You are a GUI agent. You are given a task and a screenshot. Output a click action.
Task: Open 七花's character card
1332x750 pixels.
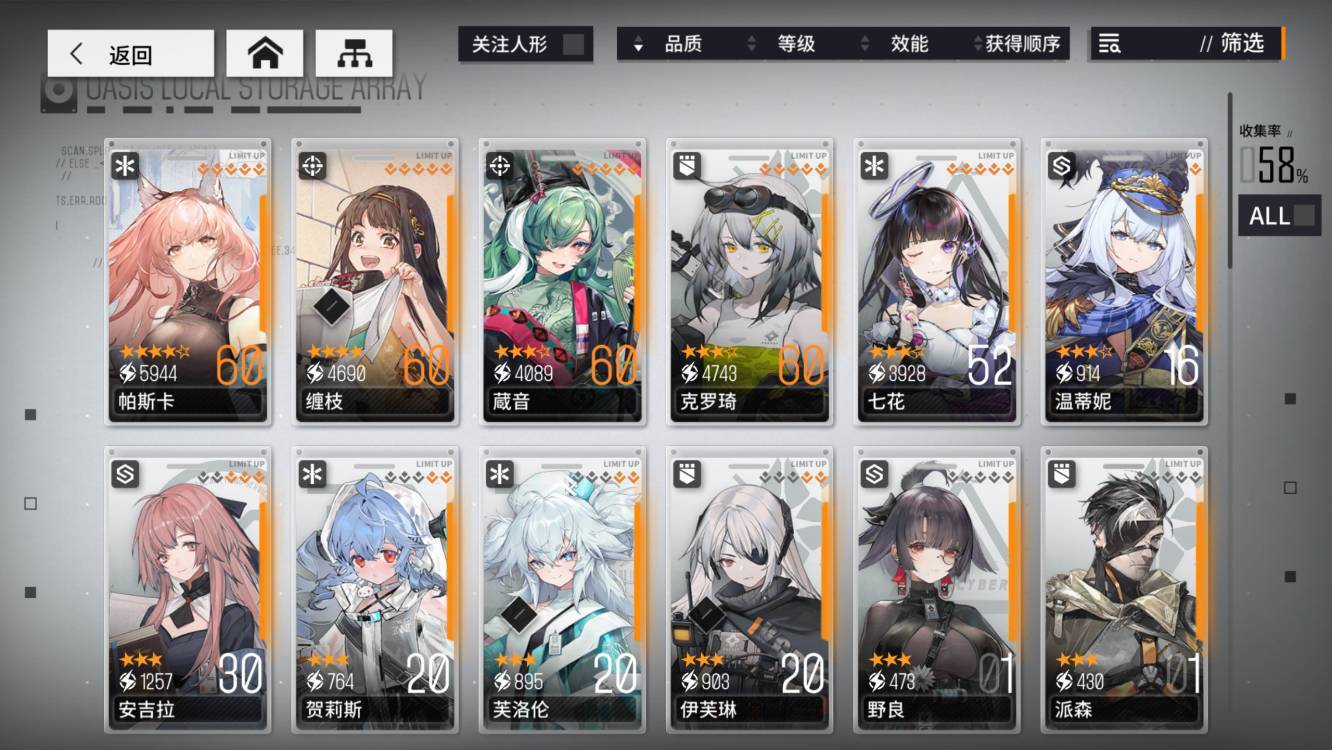point(936,280)
